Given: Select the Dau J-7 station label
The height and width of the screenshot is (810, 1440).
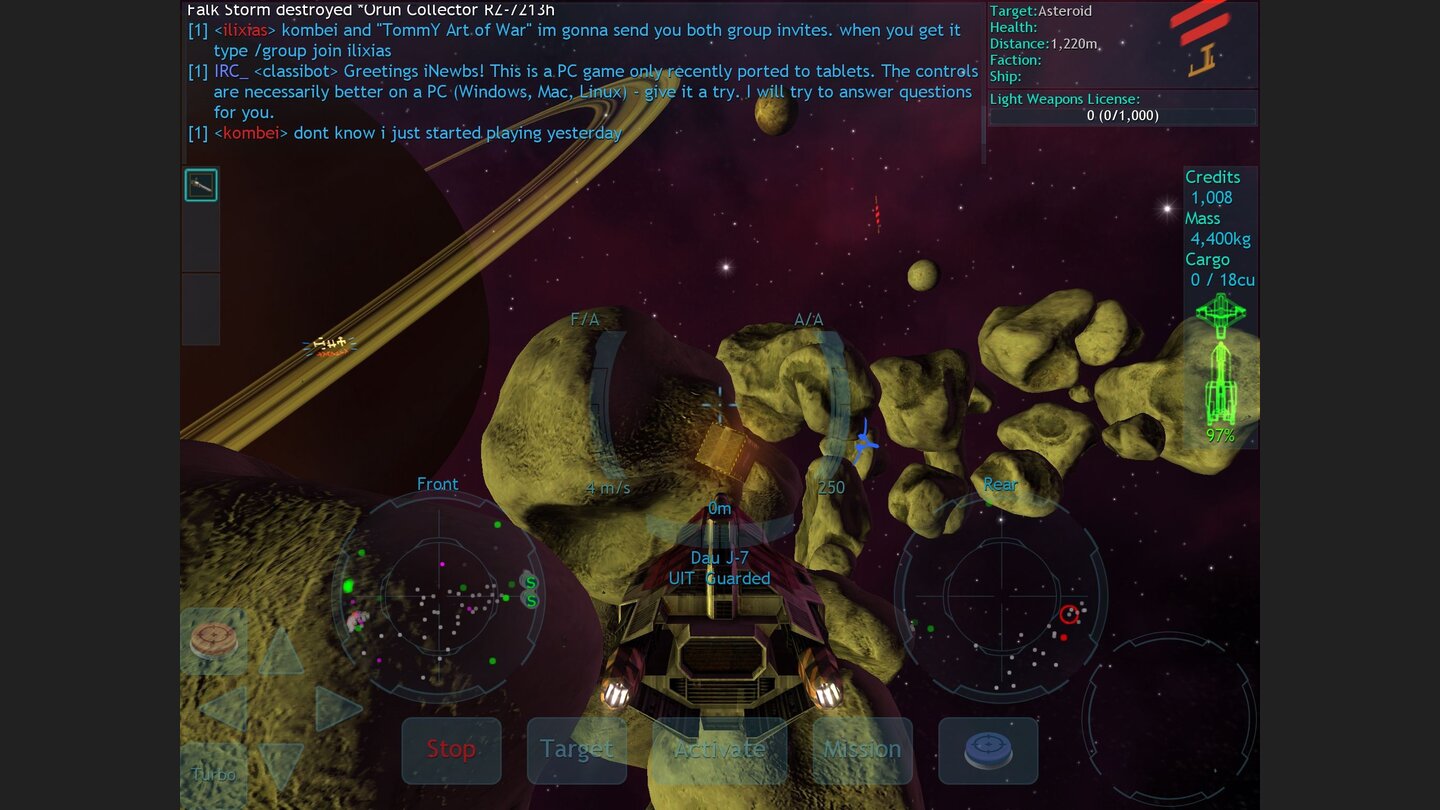Looking at the screenshot, I should tap(719, 558).
